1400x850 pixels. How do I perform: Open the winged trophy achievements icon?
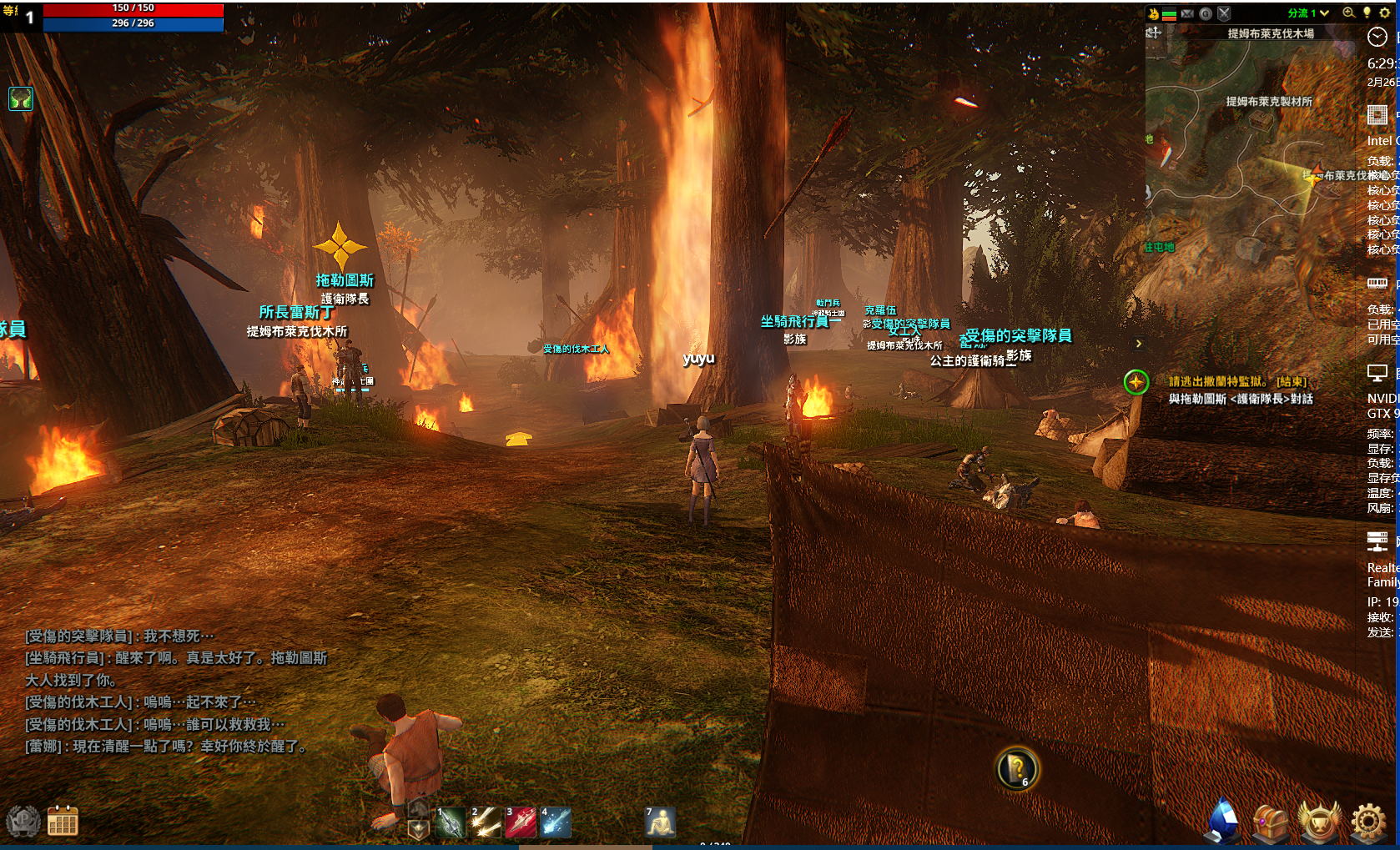coord(1320,822)
